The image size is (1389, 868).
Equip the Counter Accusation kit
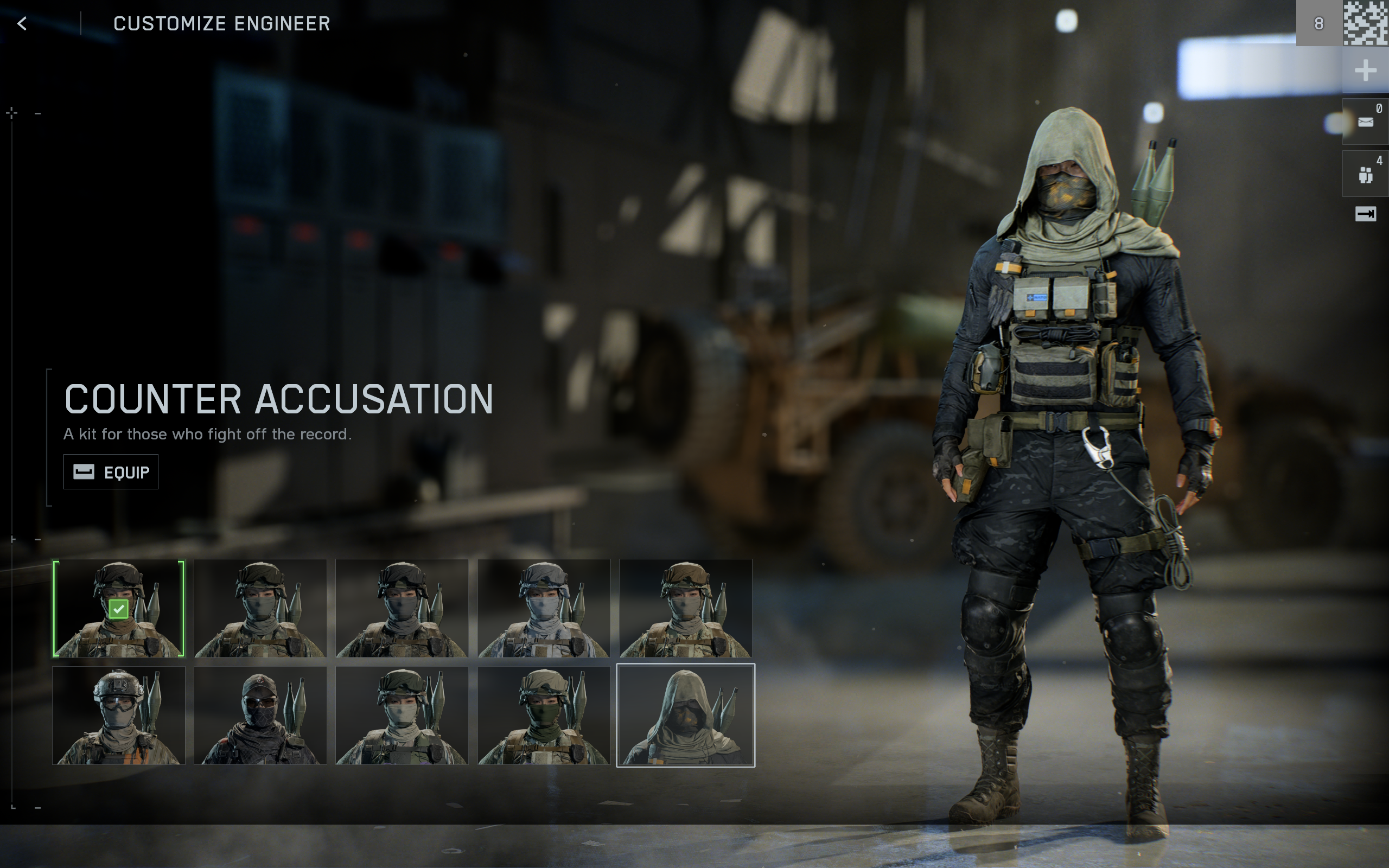coord(111,471)
